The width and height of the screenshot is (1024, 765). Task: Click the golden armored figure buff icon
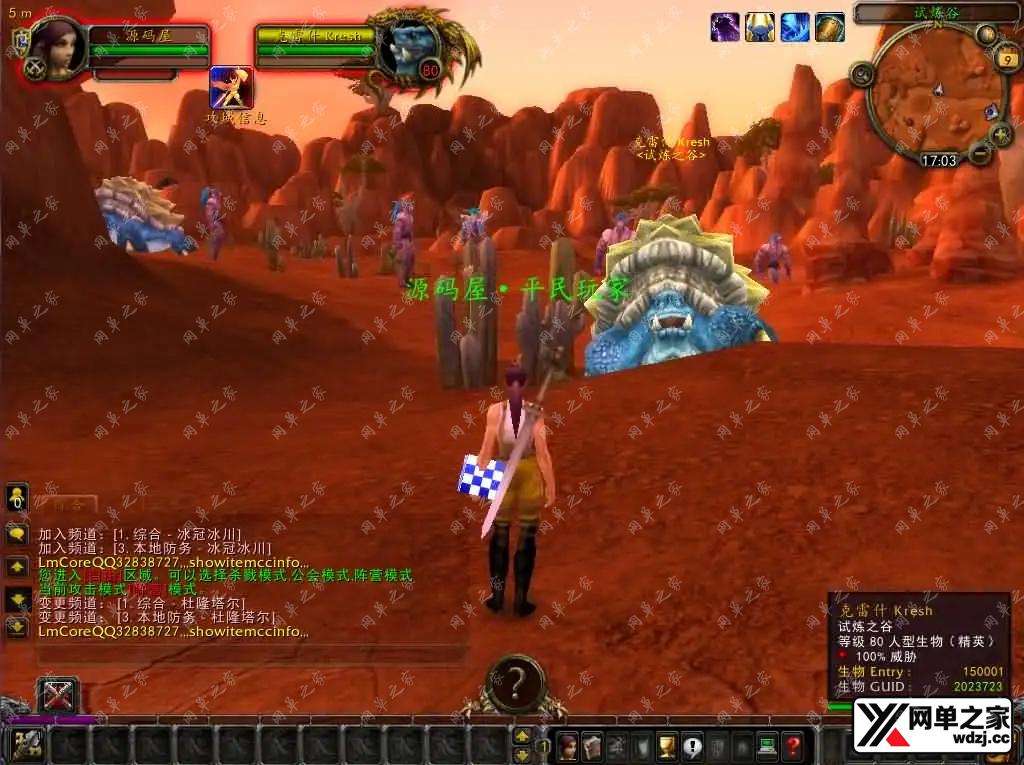pos(760,27)
